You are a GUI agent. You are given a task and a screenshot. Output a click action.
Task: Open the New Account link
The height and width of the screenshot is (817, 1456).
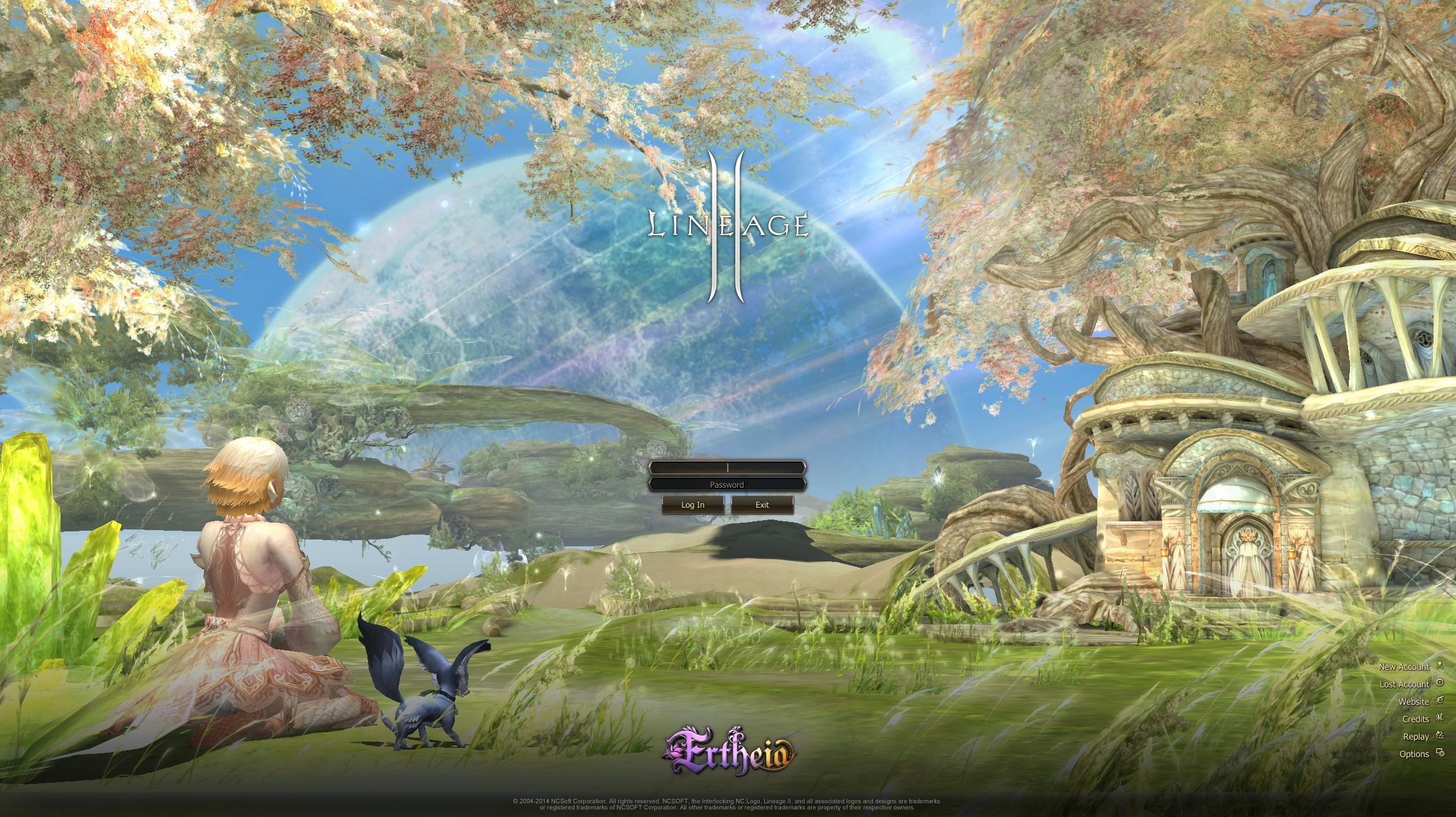[x=1404, y=667]
